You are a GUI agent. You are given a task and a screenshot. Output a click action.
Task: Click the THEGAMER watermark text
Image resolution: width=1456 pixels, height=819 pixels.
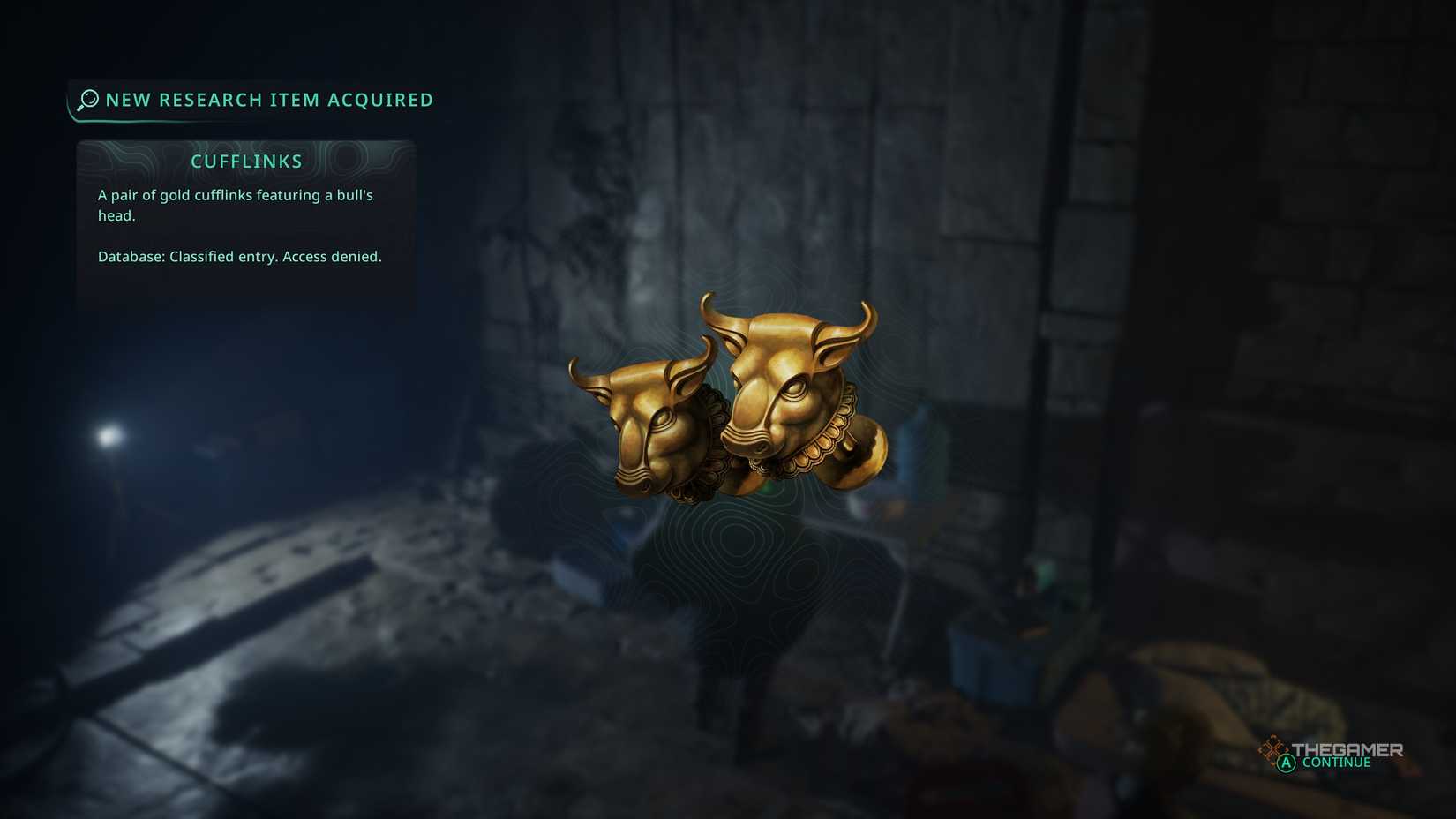[x=1346, y=748]
